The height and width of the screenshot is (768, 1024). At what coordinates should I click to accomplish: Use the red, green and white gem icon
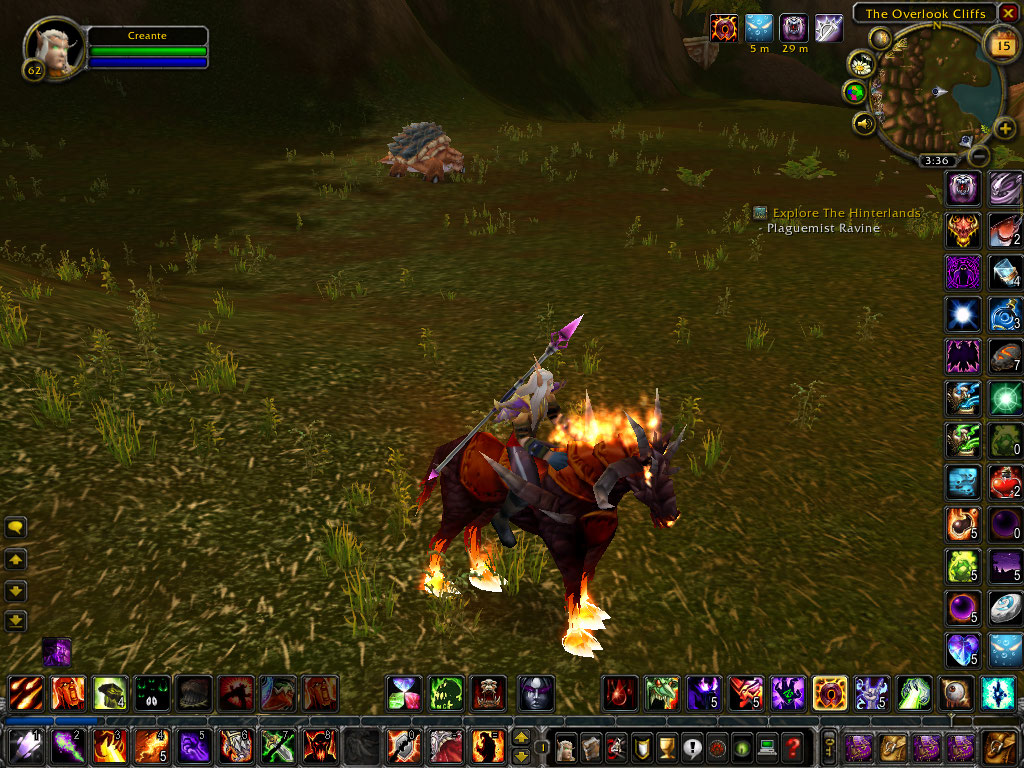coord(403,693)
